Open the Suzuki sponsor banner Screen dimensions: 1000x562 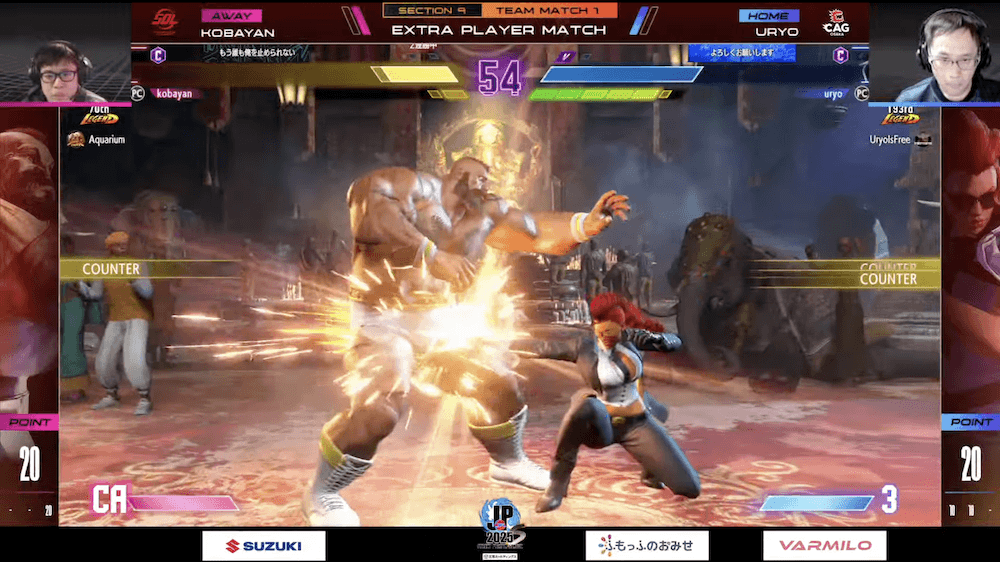[264, 545]
